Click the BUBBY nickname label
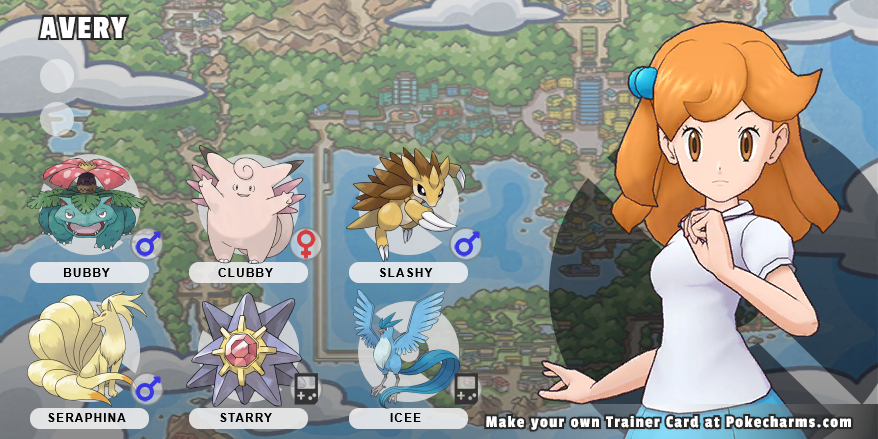The width and height of the screenshot is (878, 439). (89, 272)
